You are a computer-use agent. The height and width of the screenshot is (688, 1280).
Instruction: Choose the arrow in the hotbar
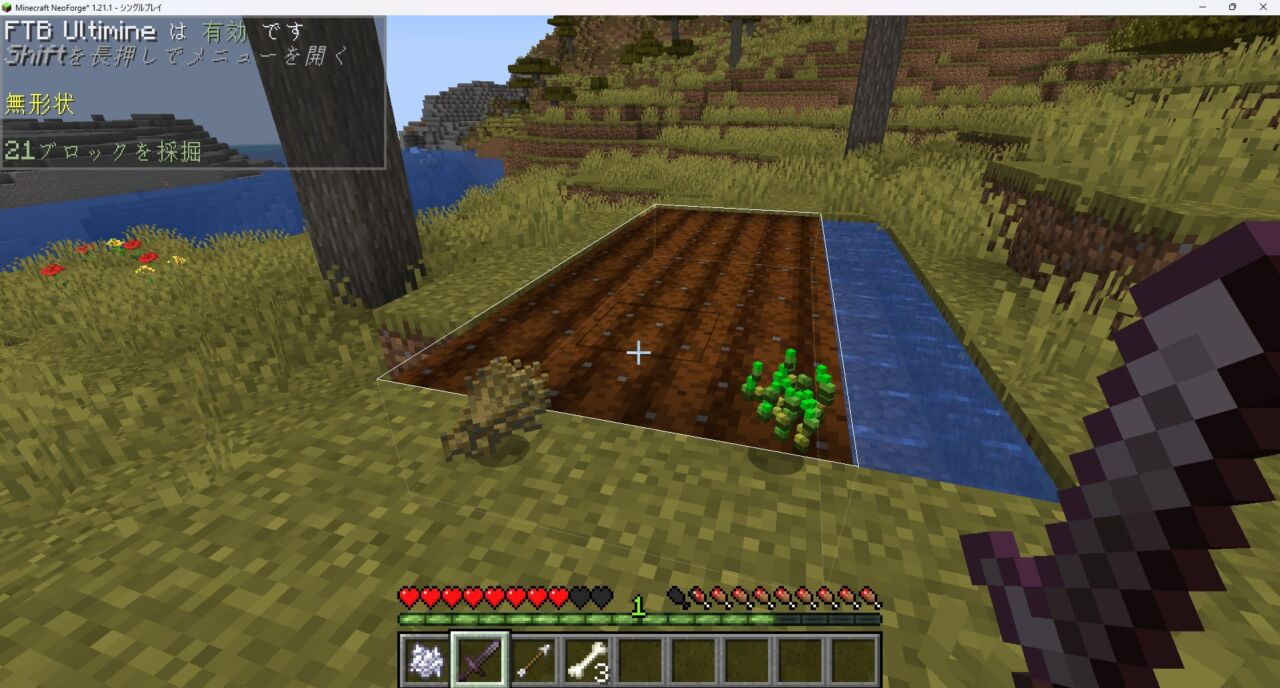click(x=534, y=660)
